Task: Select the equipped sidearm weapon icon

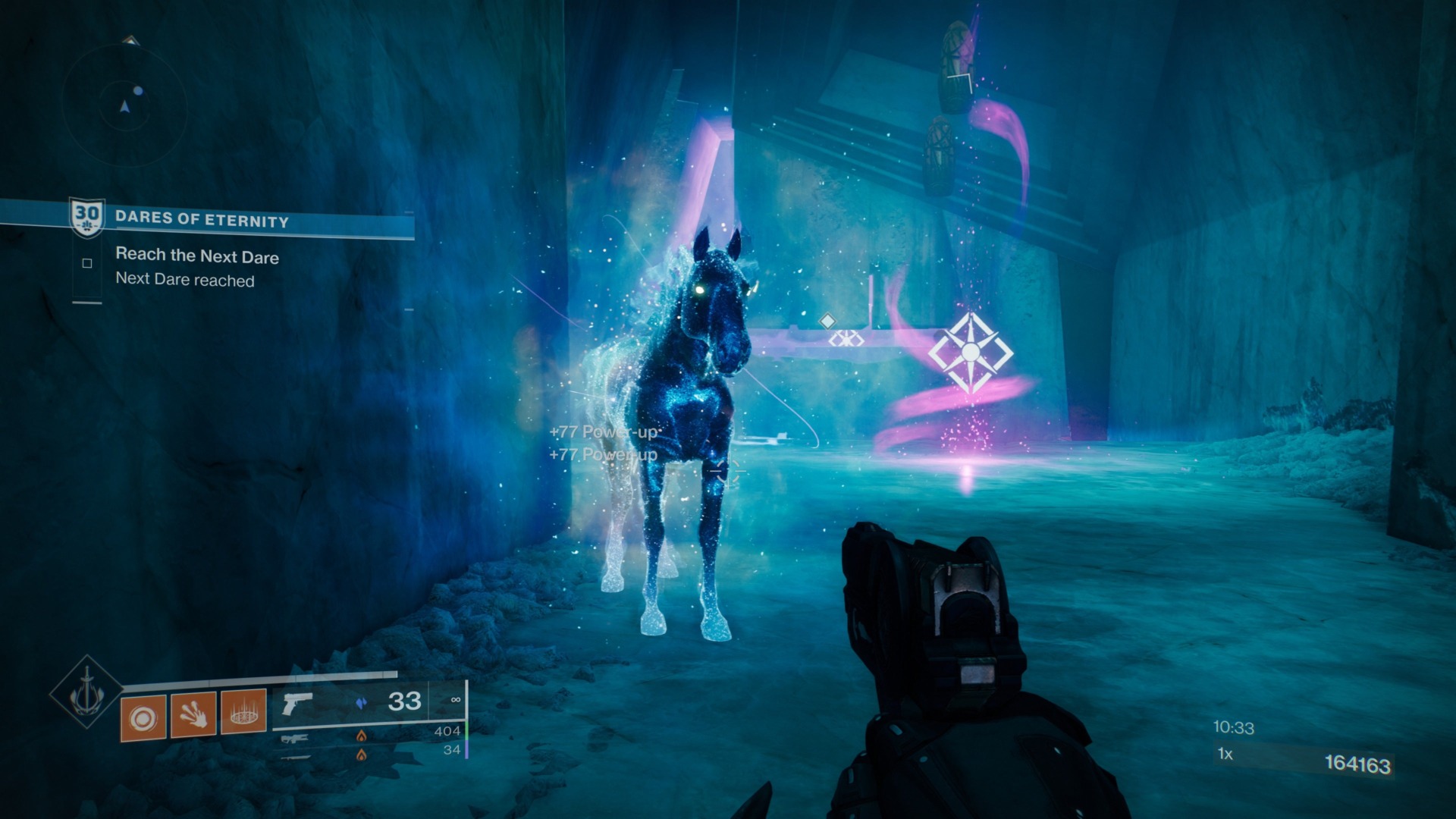Action: click(298, 705)
